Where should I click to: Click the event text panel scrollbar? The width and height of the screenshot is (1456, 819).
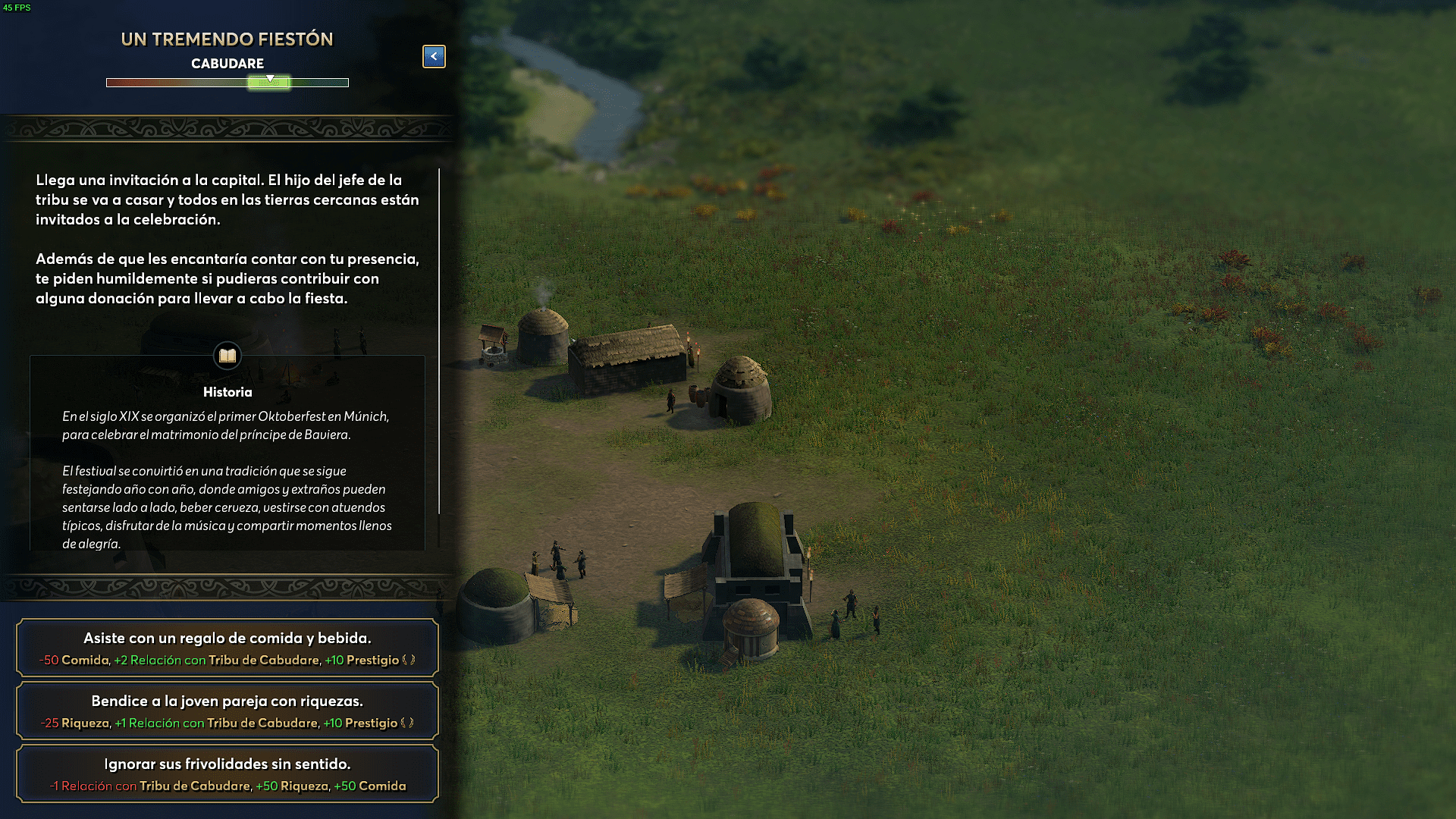(x=439, y=341)
